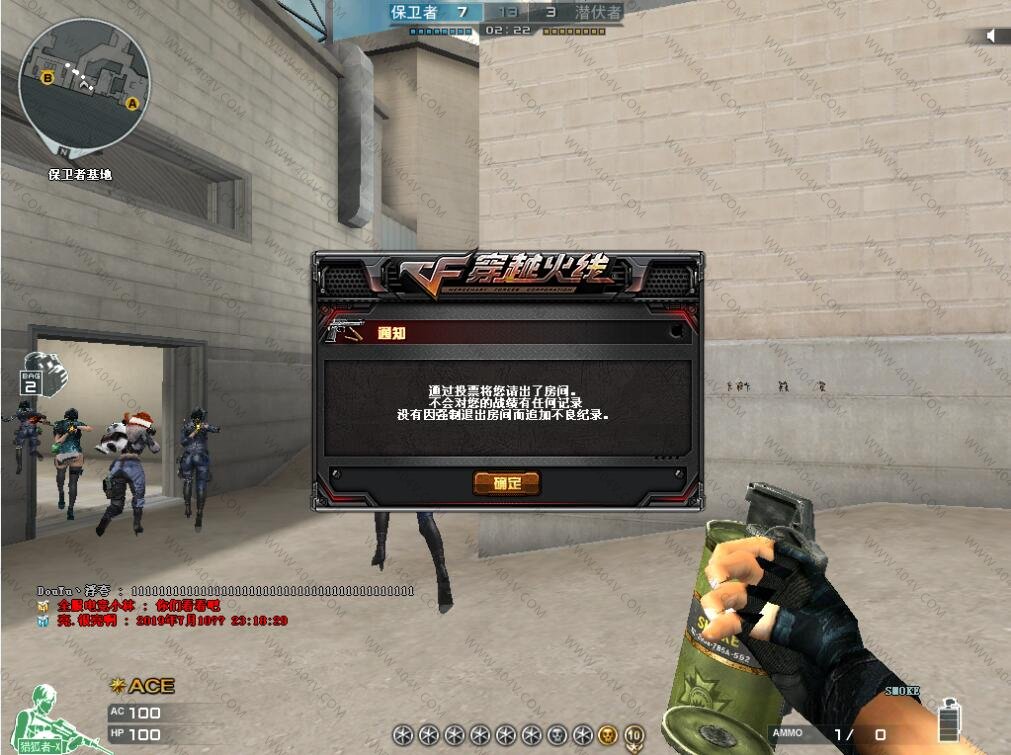Confirm the notice with the 确定 button
The height and width of the screenshot is (755, 1011).
coord(507,484)
